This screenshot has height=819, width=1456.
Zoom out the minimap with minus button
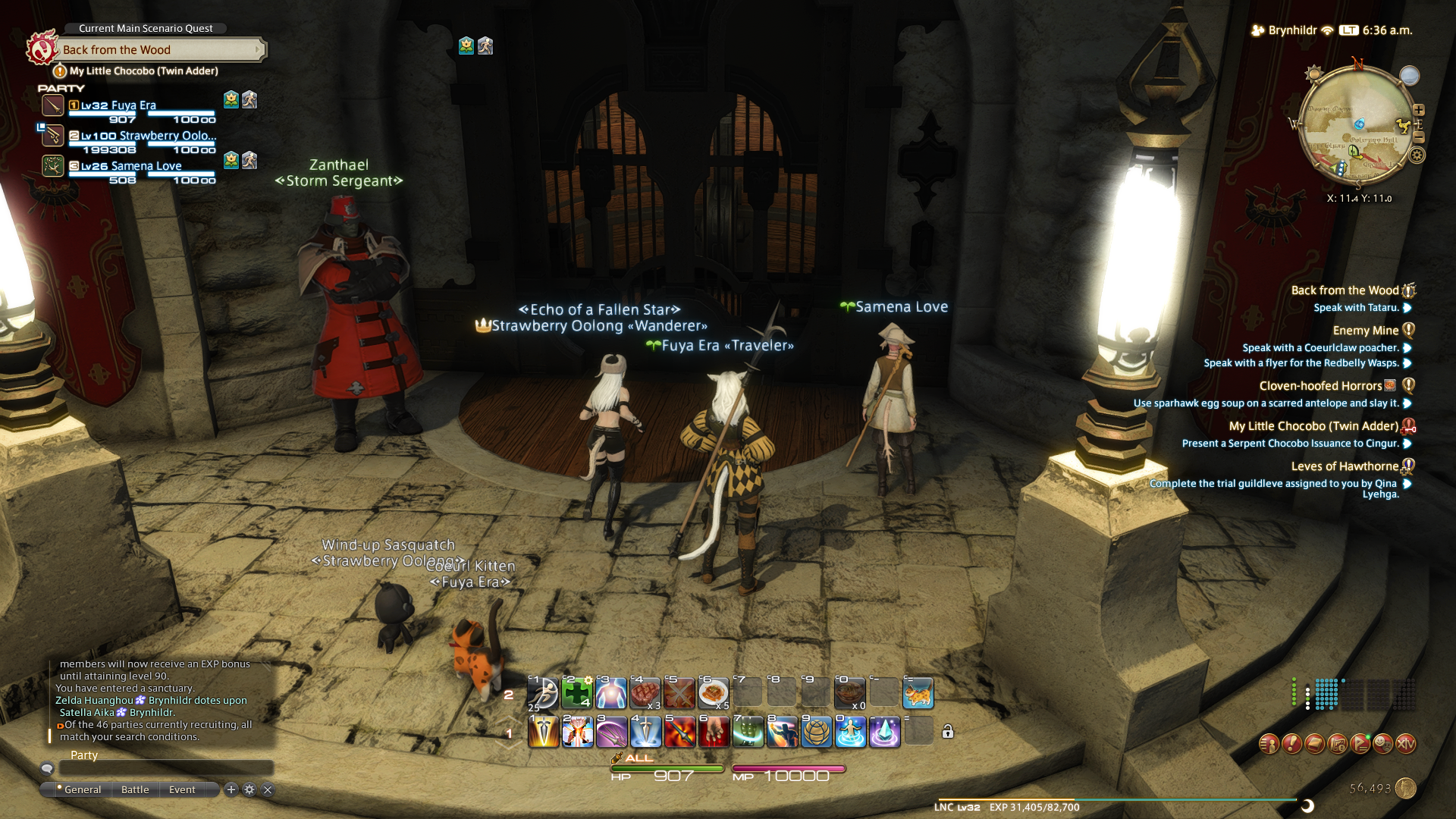1419,137
